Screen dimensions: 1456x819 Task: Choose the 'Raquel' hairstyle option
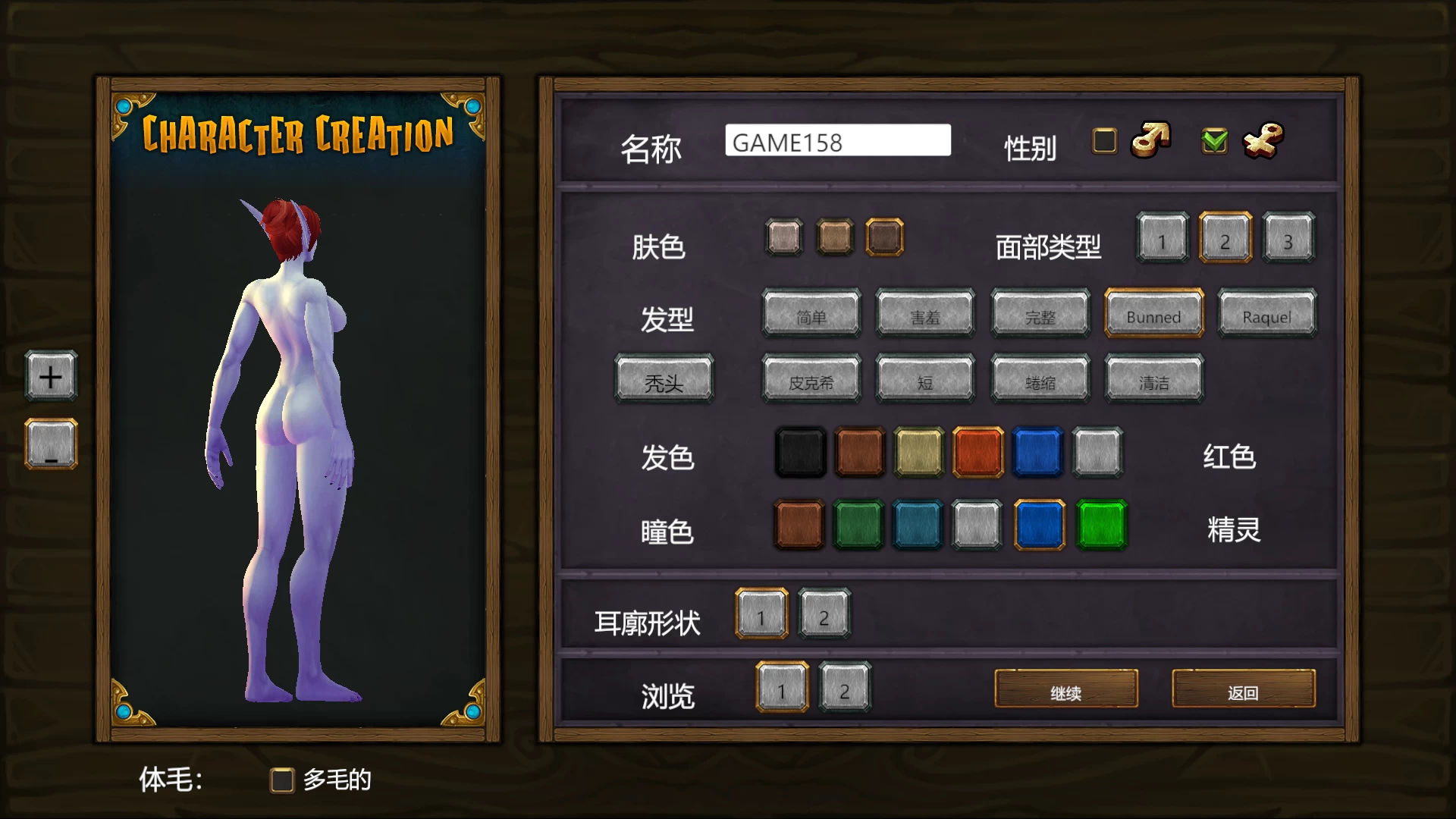coord(1266,313)
